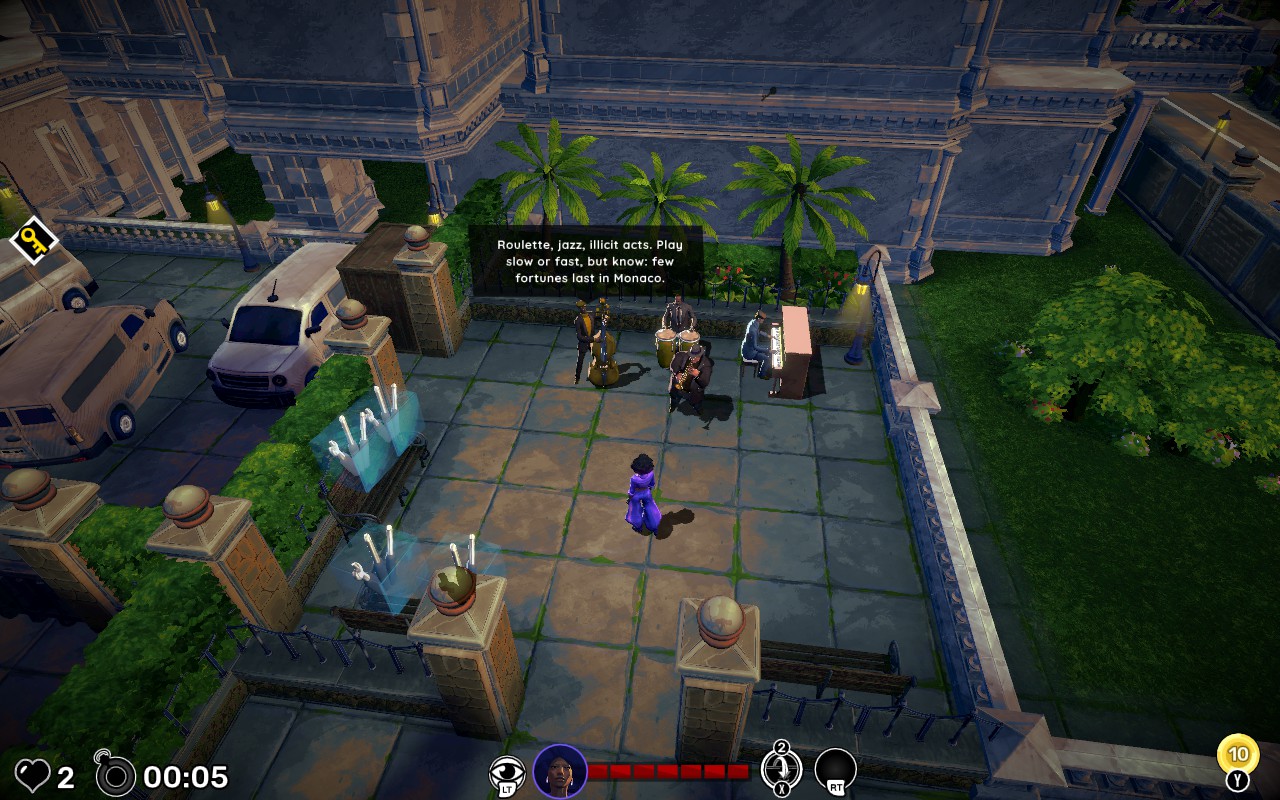Click the yellow key objective marker
Viewport: 1280px width, 800px height.
click(x=33, y=241)
